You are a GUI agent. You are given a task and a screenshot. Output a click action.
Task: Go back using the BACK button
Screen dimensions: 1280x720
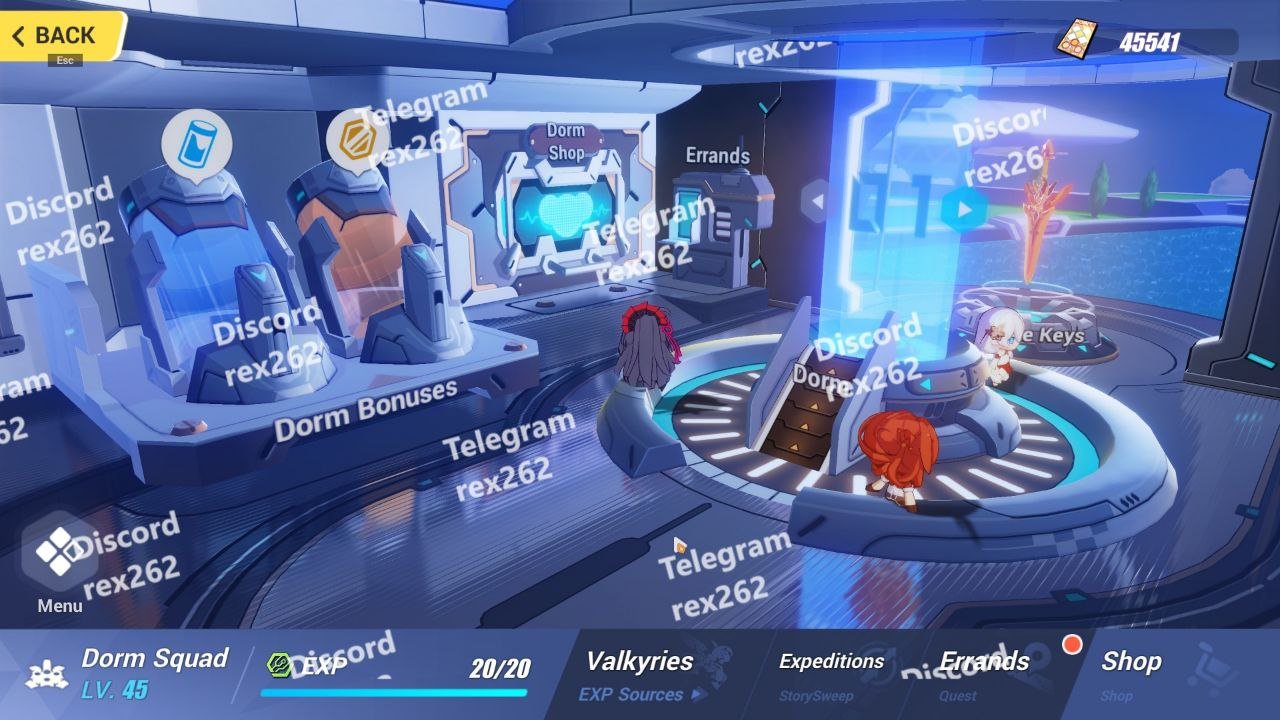[62, 36]
